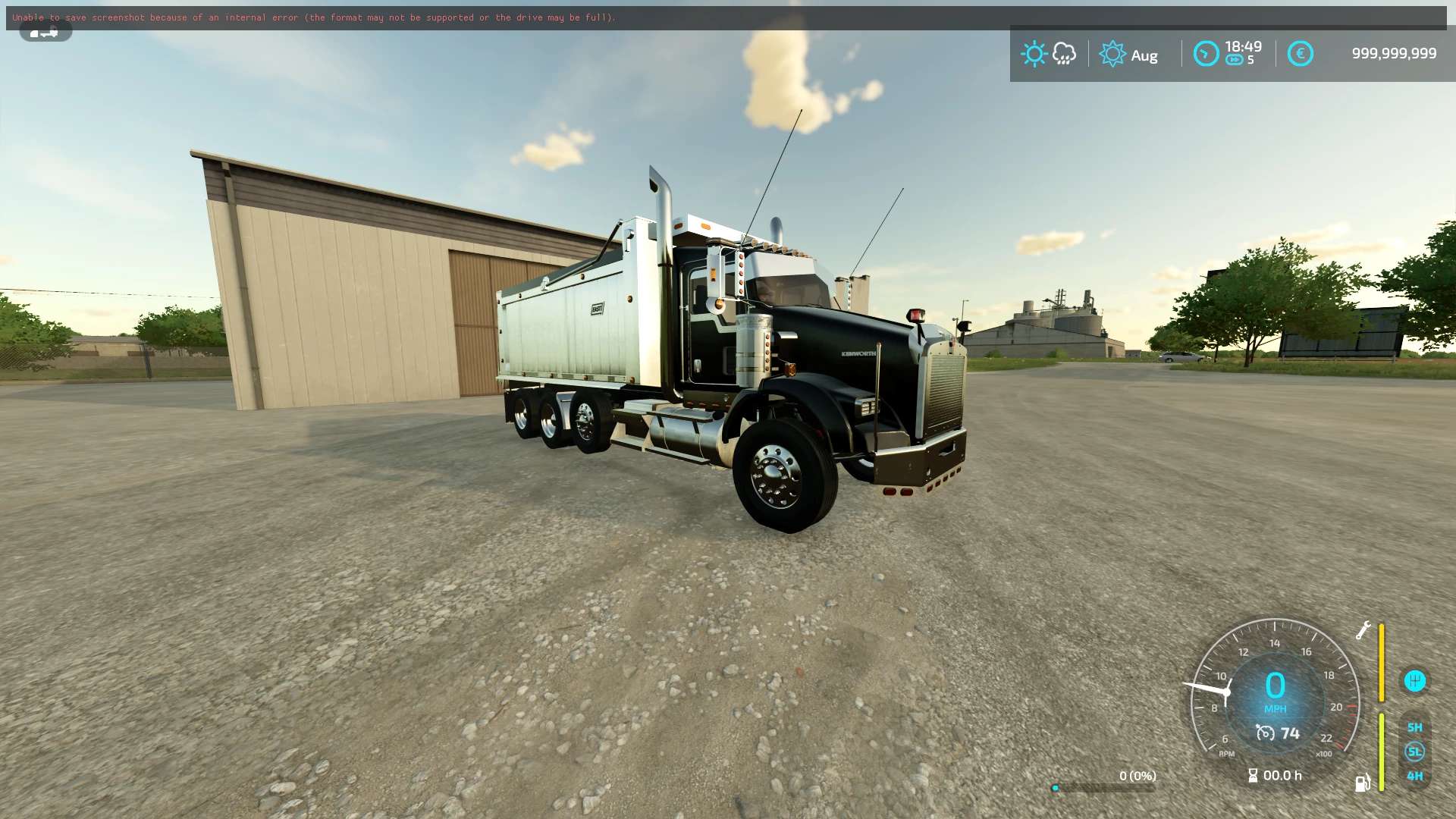1456x819 pixels.
Task: Click the fuel pump icon
Action: 1362,783
